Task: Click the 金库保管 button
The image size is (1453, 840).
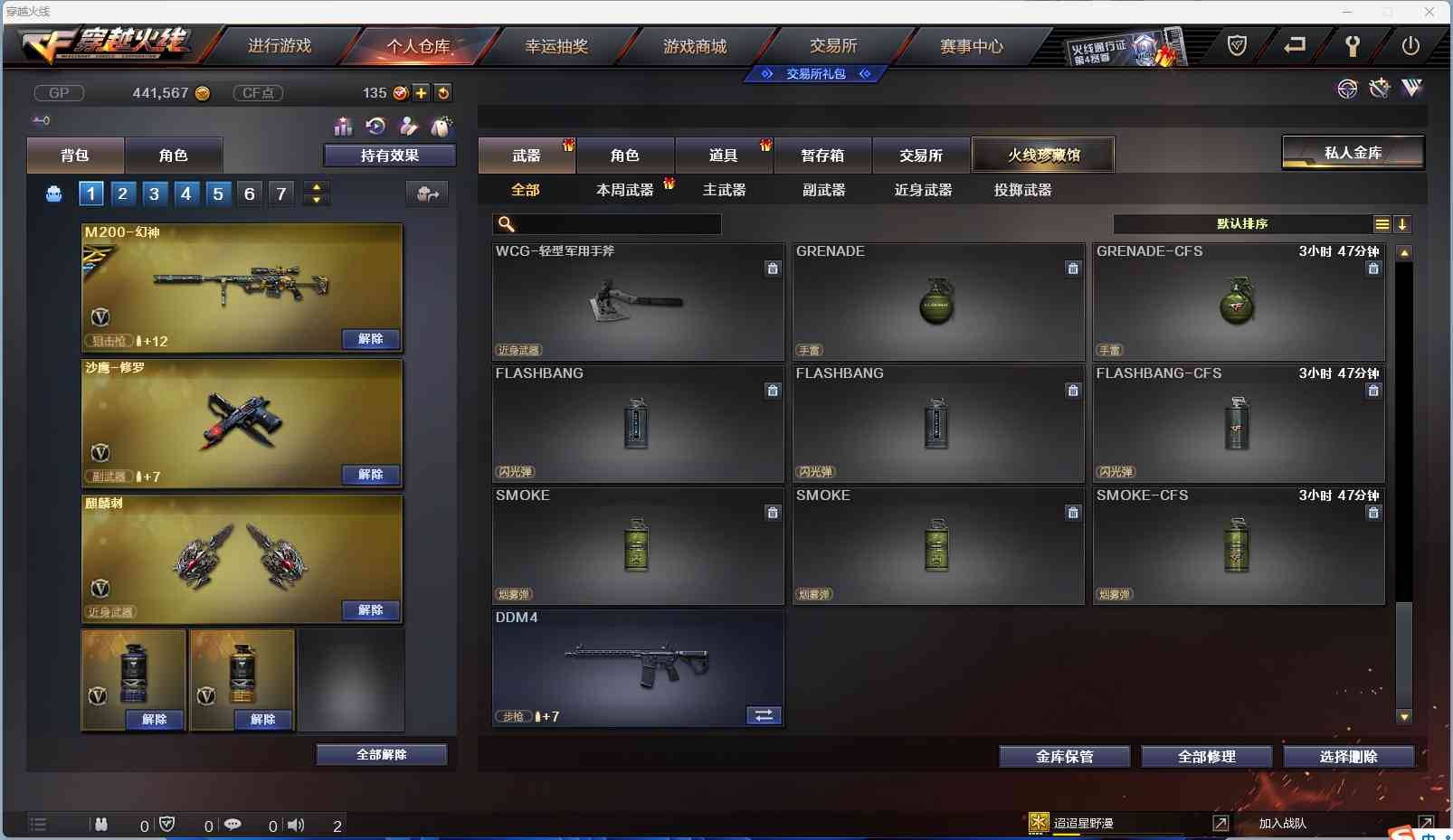Action: 1064,757
